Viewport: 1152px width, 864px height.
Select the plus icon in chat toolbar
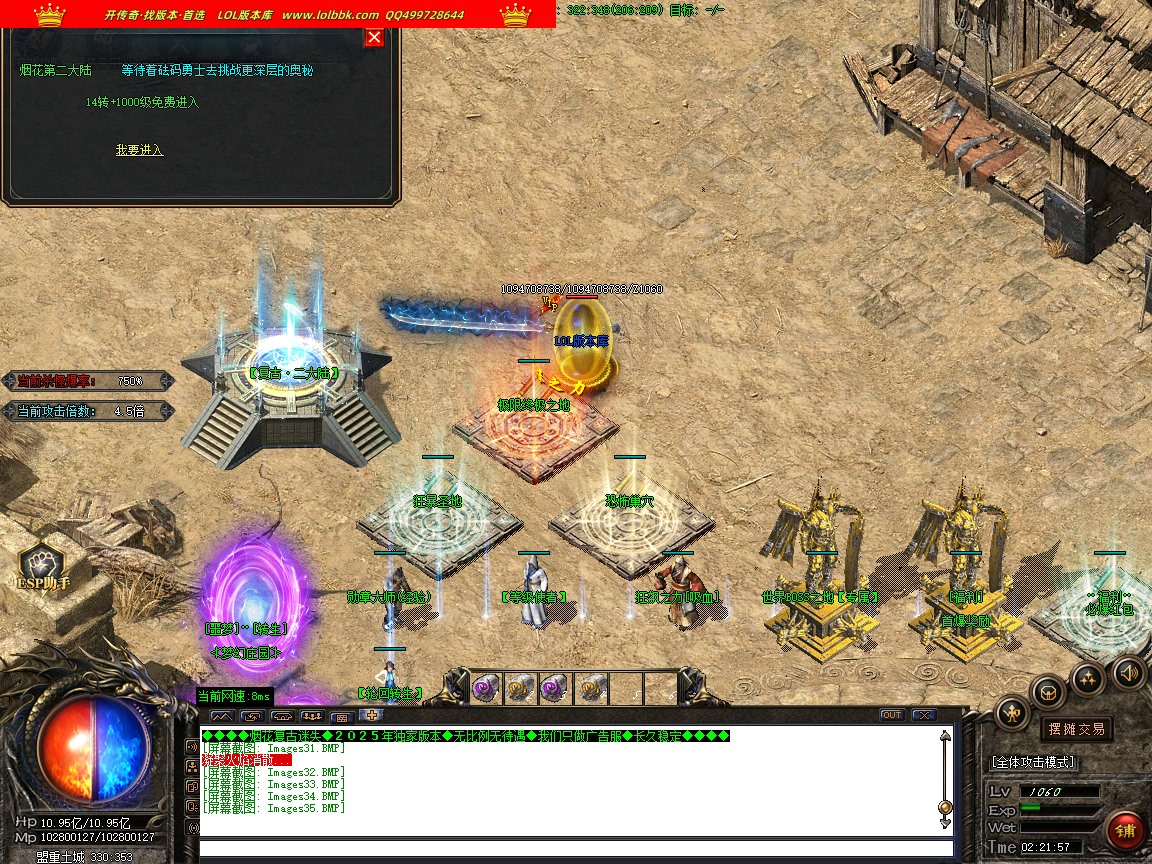pyautogui.click(x=371, y=715)
